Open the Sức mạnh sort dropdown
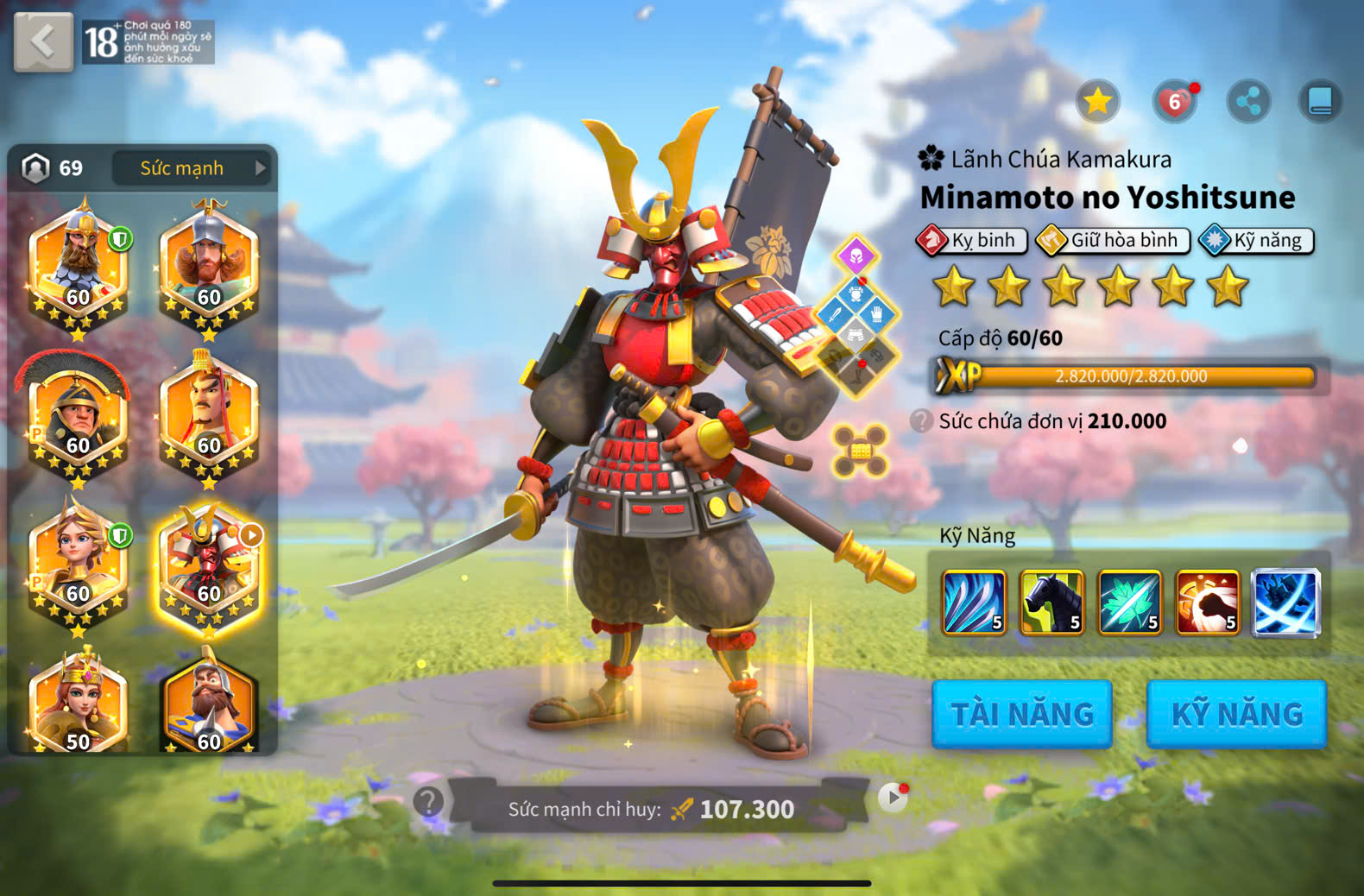1364x896 pixels. 192,168
